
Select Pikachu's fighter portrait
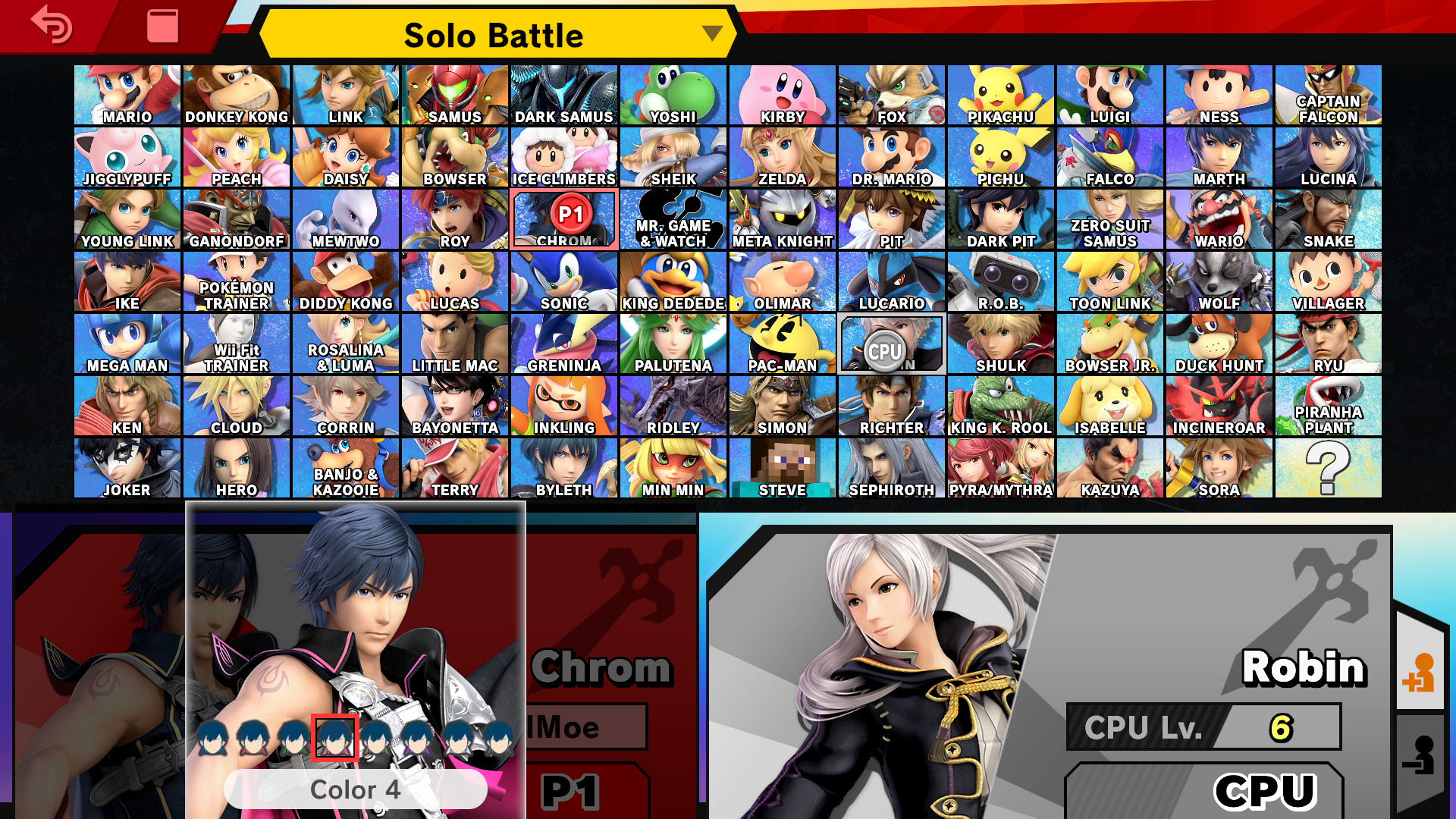[x=1001, y=94]
